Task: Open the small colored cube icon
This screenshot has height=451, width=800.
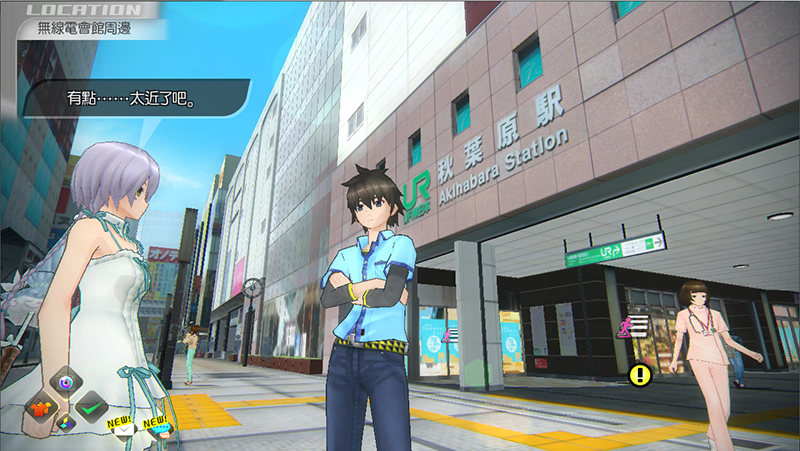Action: click(x=67, y=424)
